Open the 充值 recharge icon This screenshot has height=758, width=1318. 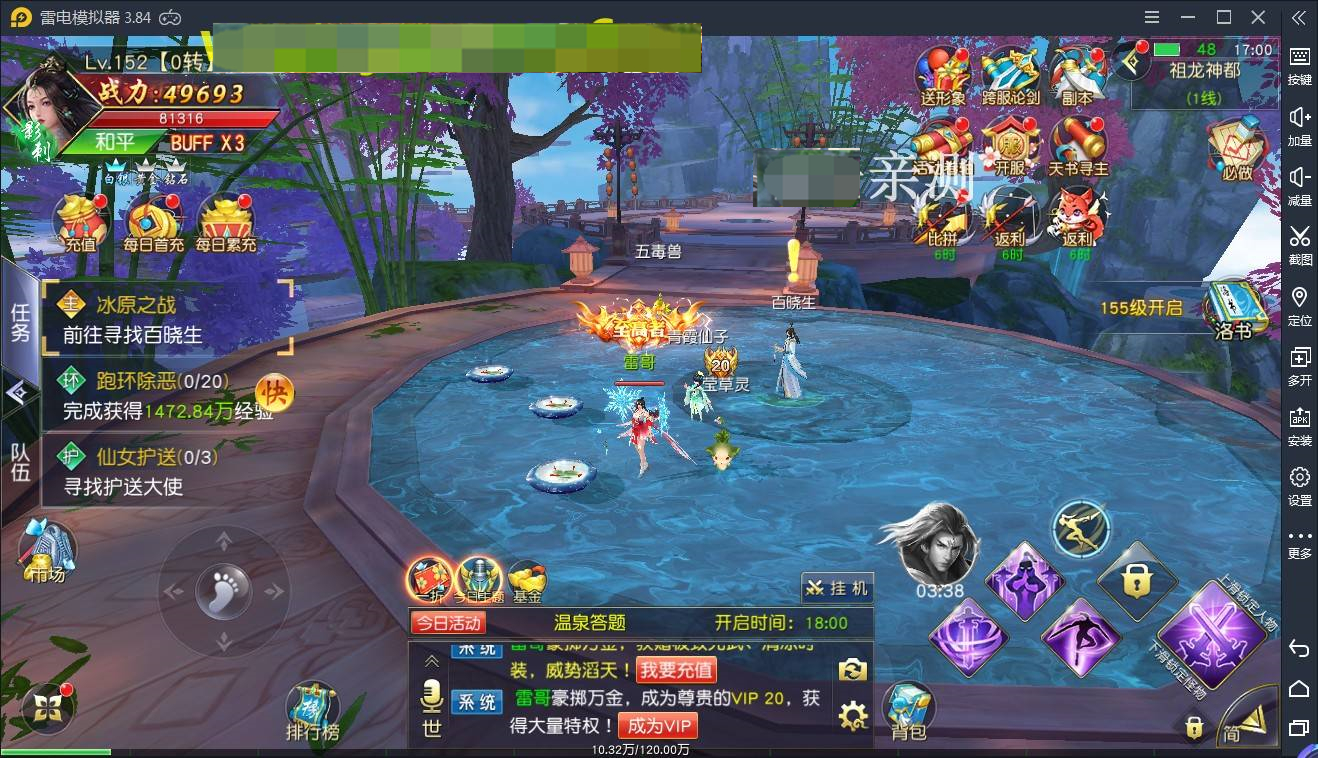(81, 220)
